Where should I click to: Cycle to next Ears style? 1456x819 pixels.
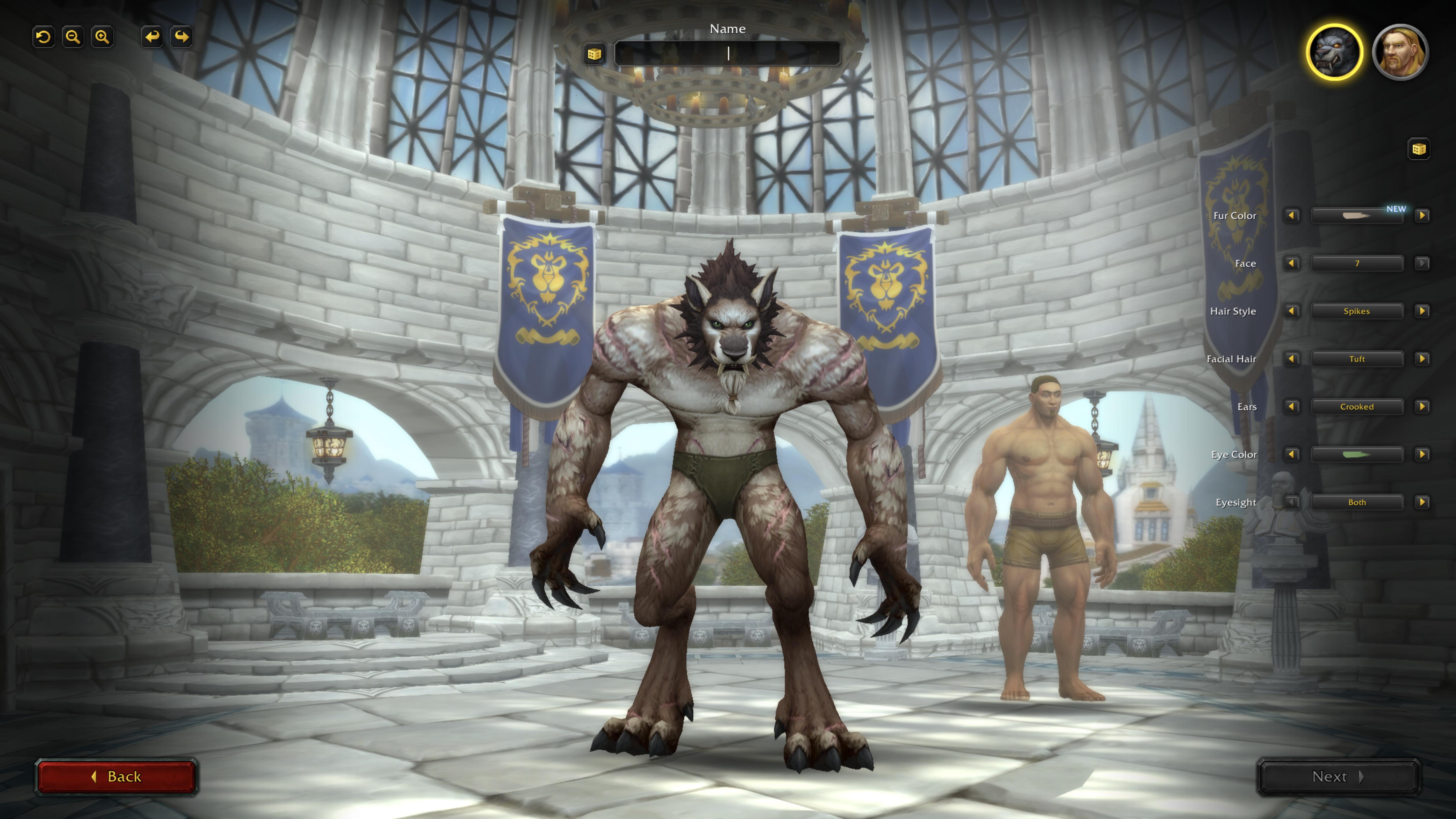click(1422, 407)
